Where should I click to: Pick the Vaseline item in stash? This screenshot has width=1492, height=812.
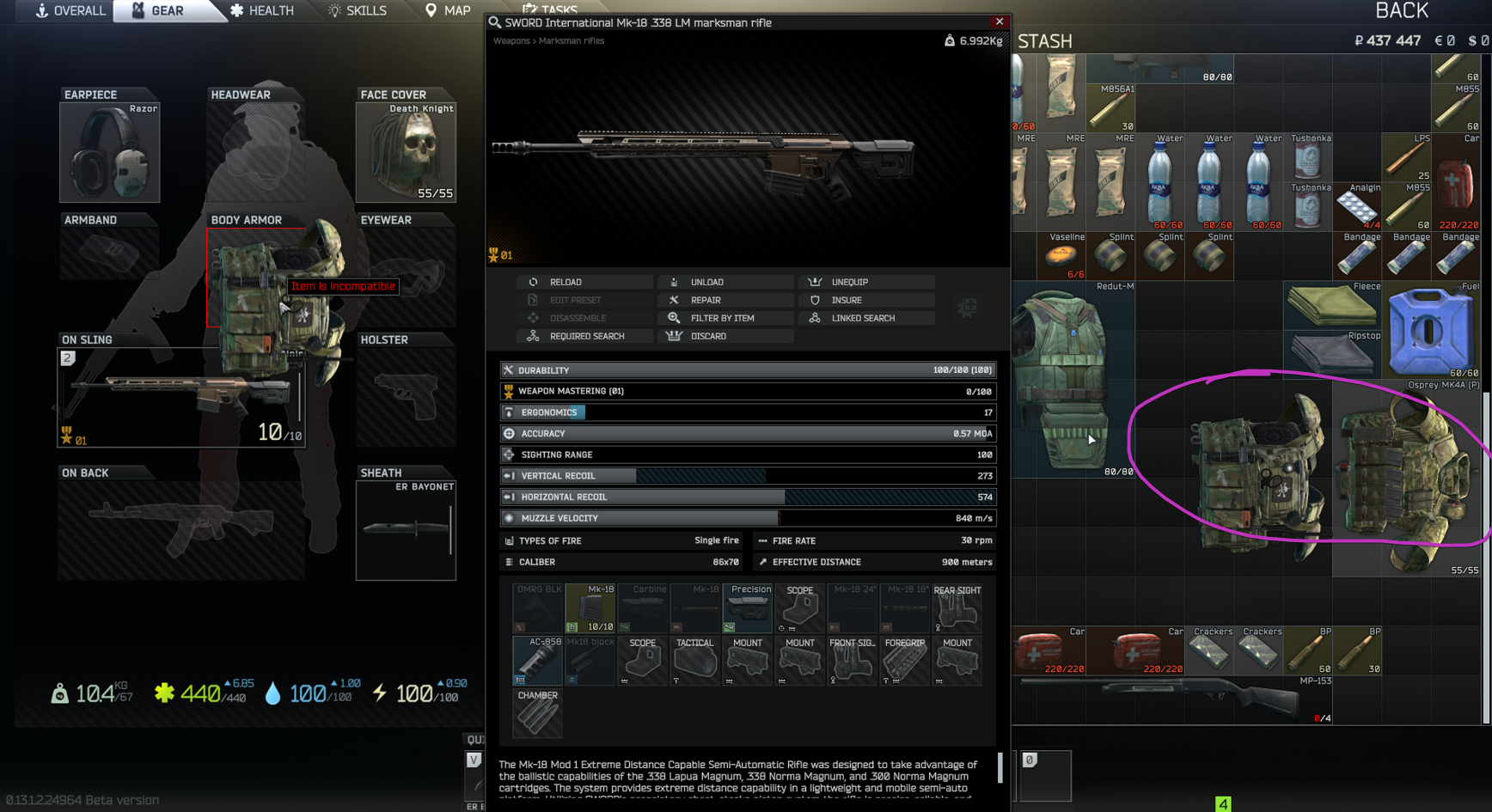[x=1061, y=256]
